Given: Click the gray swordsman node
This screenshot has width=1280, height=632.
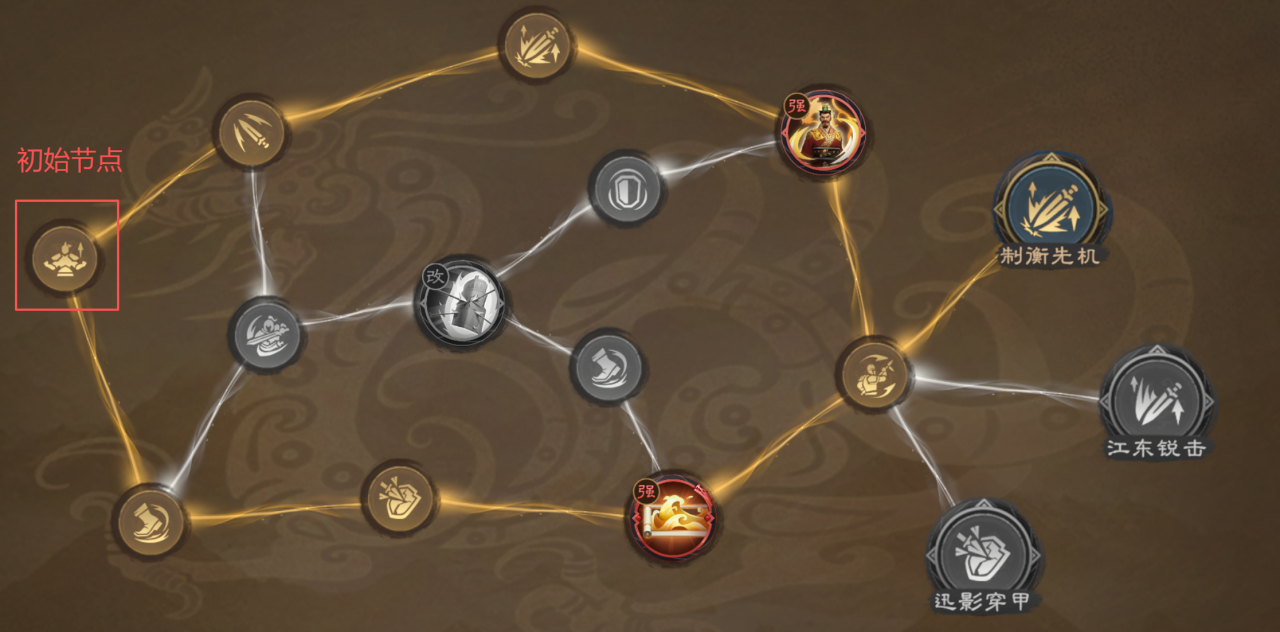Looking at the screenshot, I should (x=265, y=333).
